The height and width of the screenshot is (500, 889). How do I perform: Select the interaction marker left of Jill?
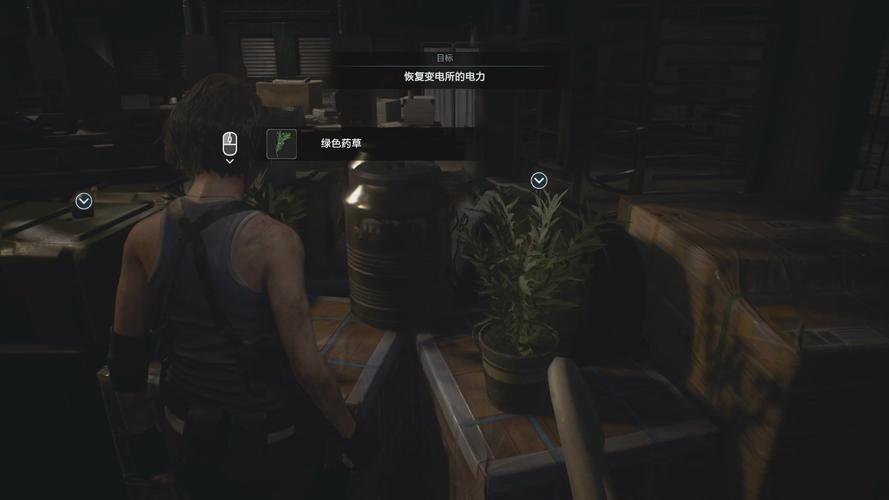point(84,201)
